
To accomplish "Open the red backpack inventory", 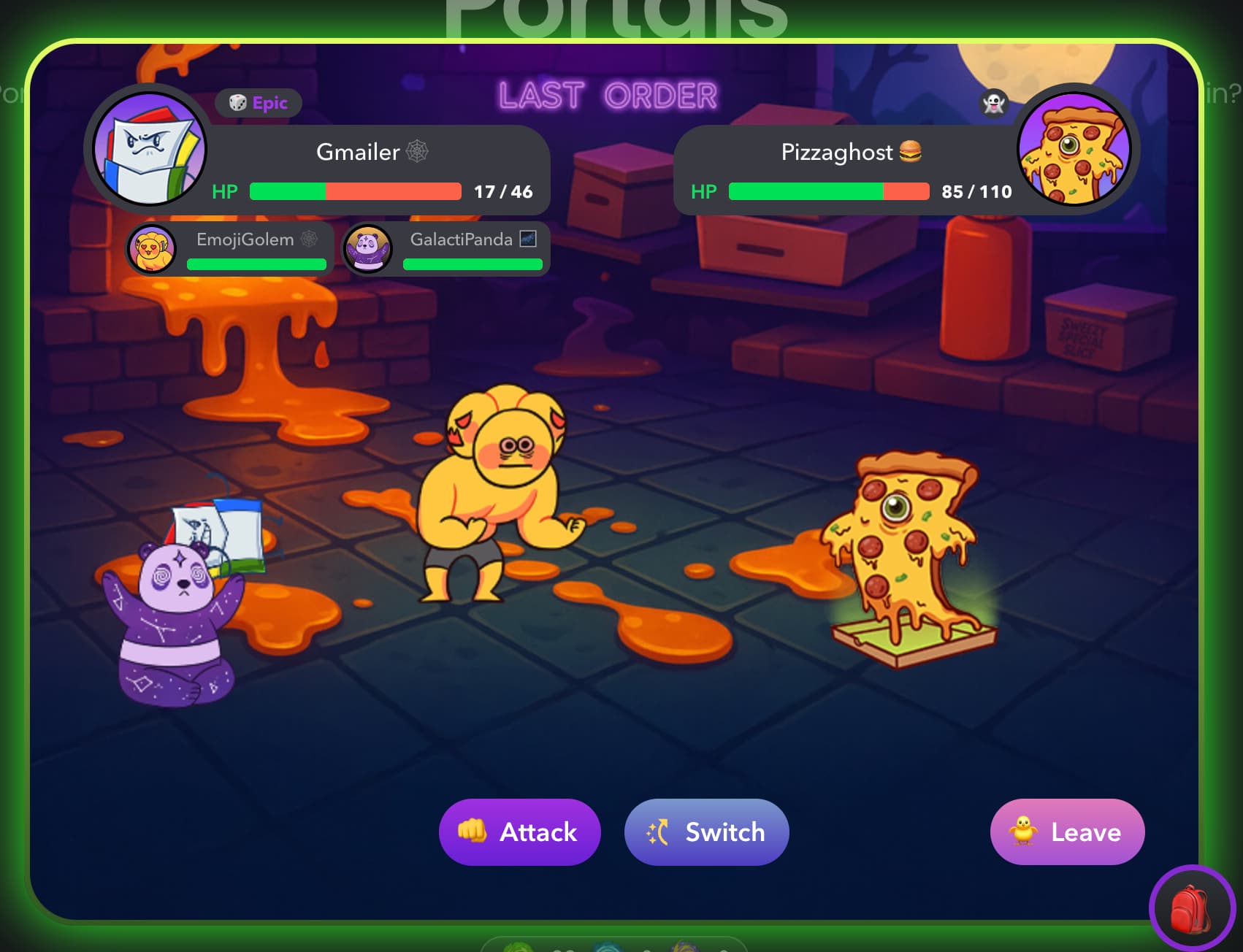I will tap(1191, 908).
